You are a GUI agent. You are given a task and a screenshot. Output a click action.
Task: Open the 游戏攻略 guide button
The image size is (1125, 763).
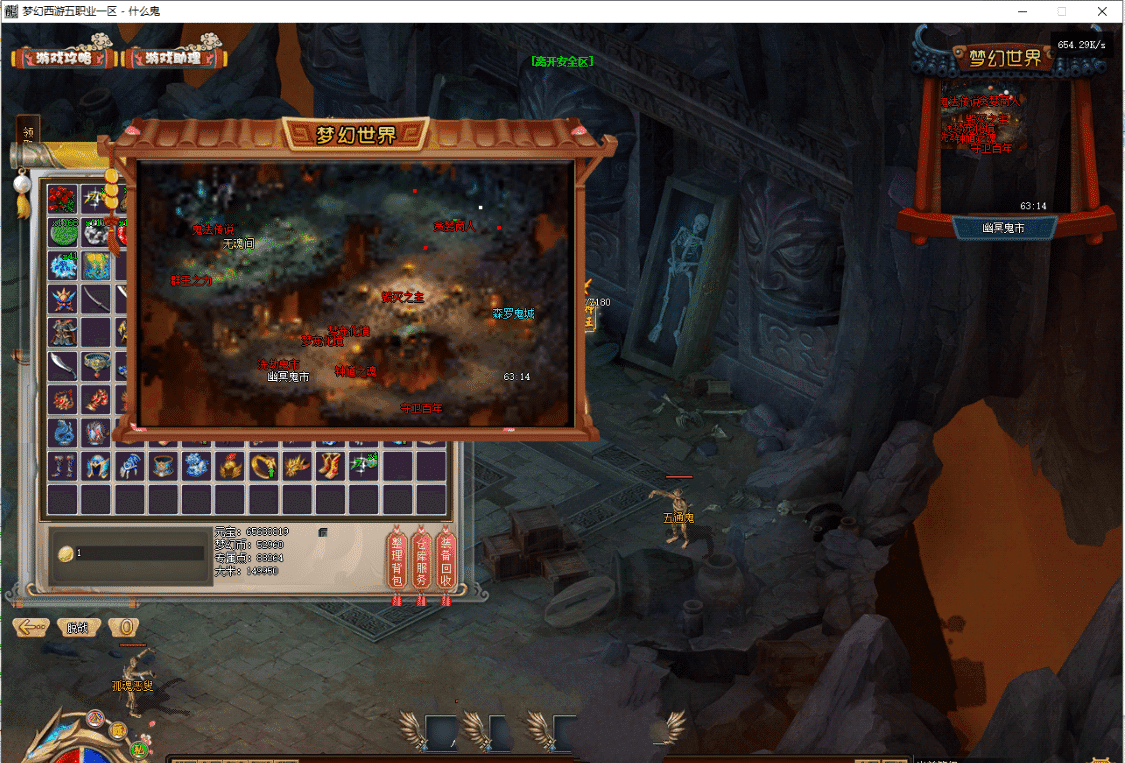[x=62, y=58]
